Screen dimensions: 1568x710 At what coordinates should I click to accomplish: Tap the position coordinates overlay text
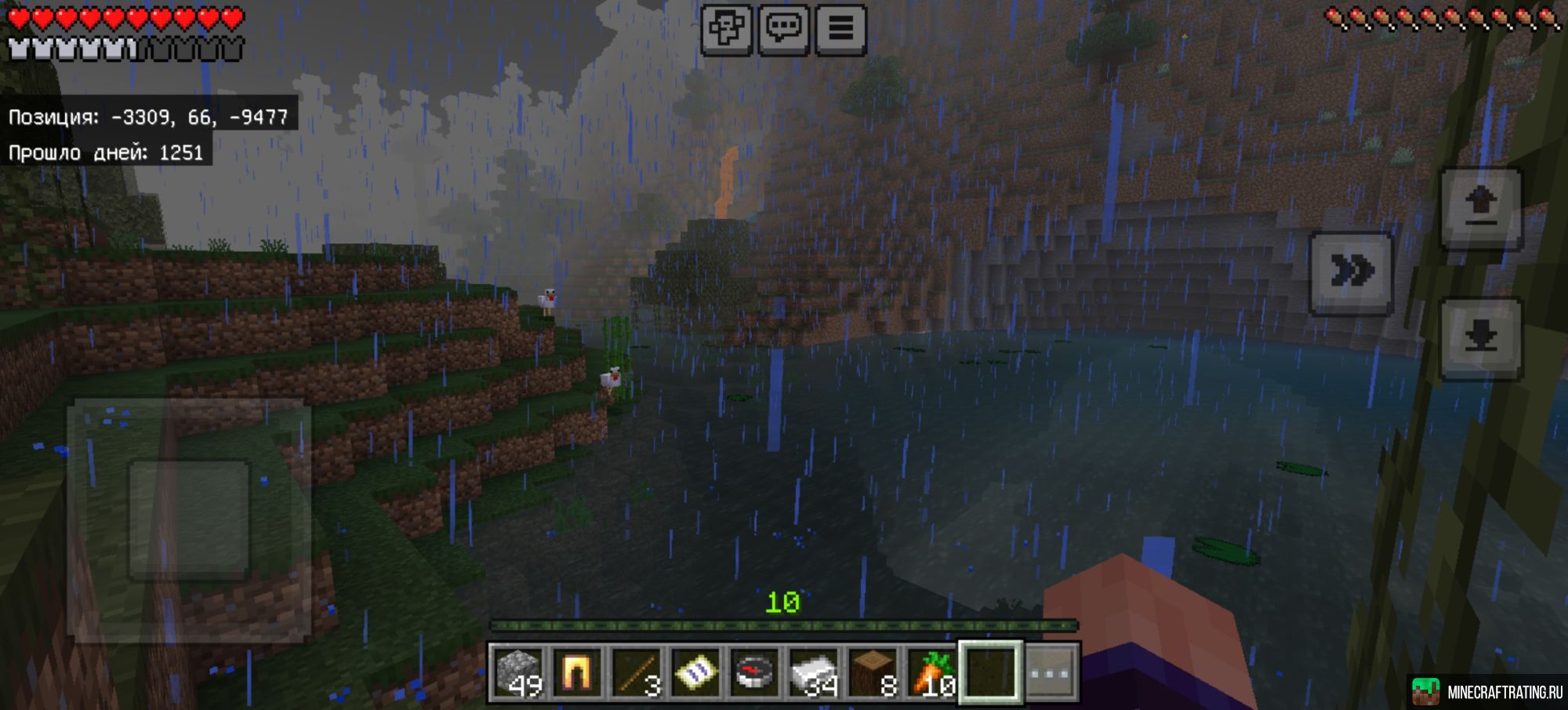tap(147, 116)
